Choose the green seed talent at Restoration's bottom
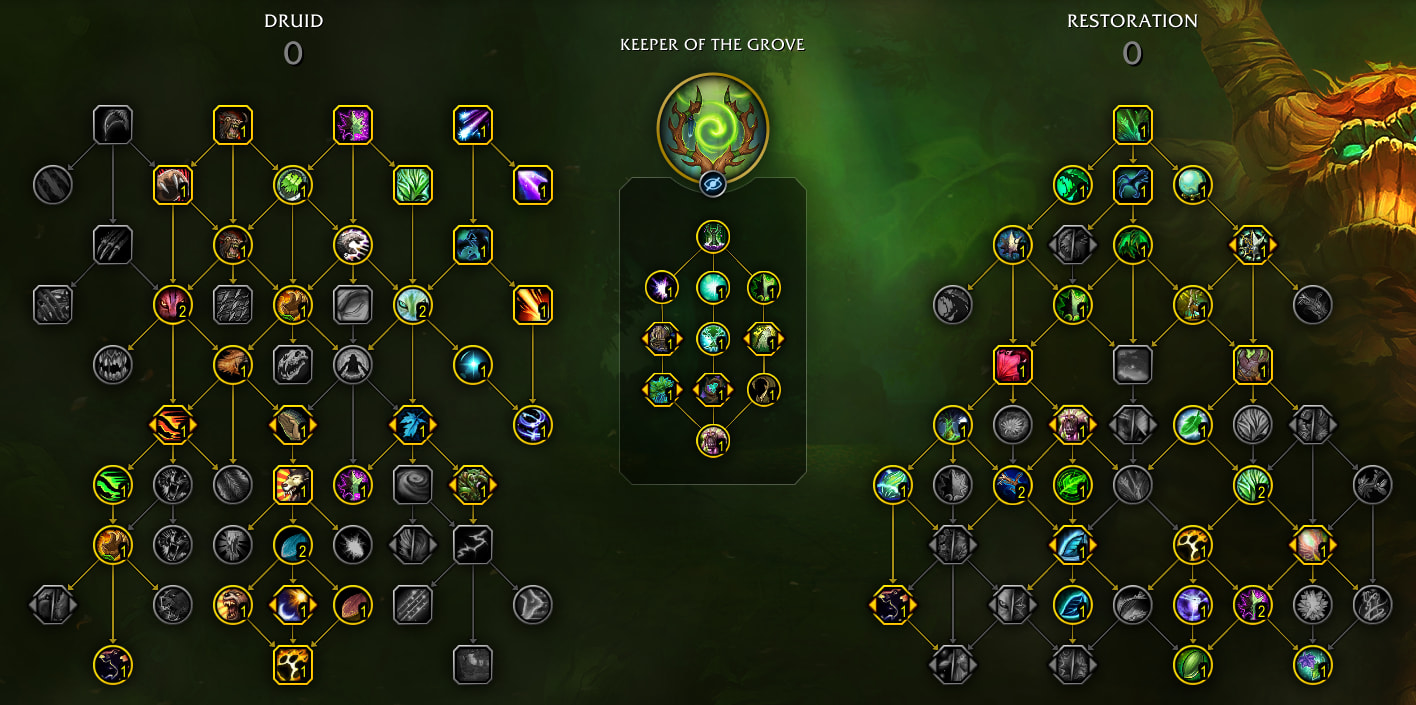The width and height of the screenshot is (1416, 705). (1192, 665)
